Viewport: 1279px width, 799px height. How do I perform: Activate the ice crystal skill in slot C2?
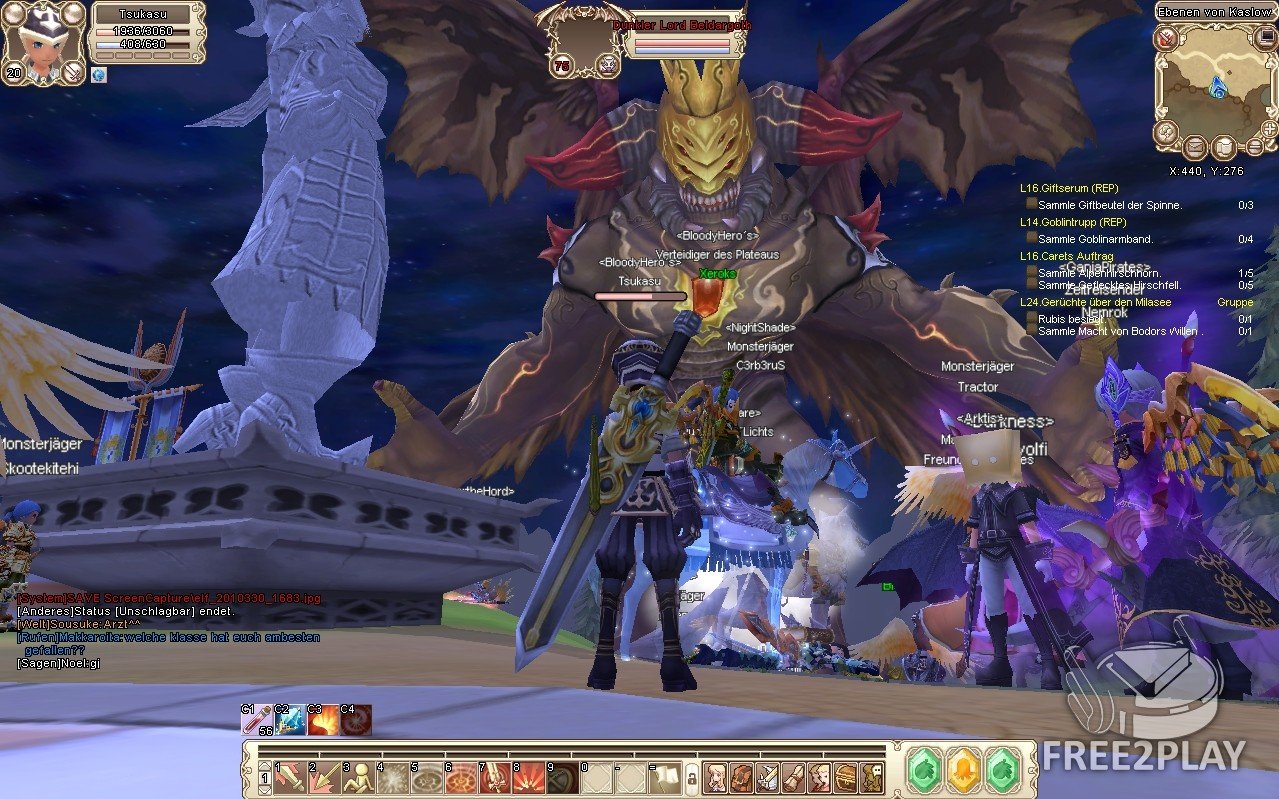coord(291,720)
